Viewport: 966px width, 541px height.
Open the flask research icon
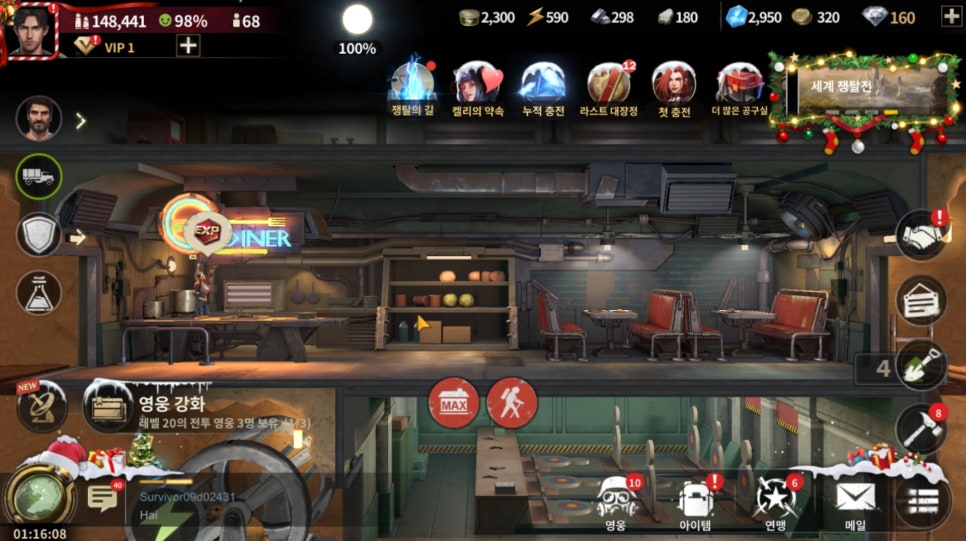coord(39,292)
